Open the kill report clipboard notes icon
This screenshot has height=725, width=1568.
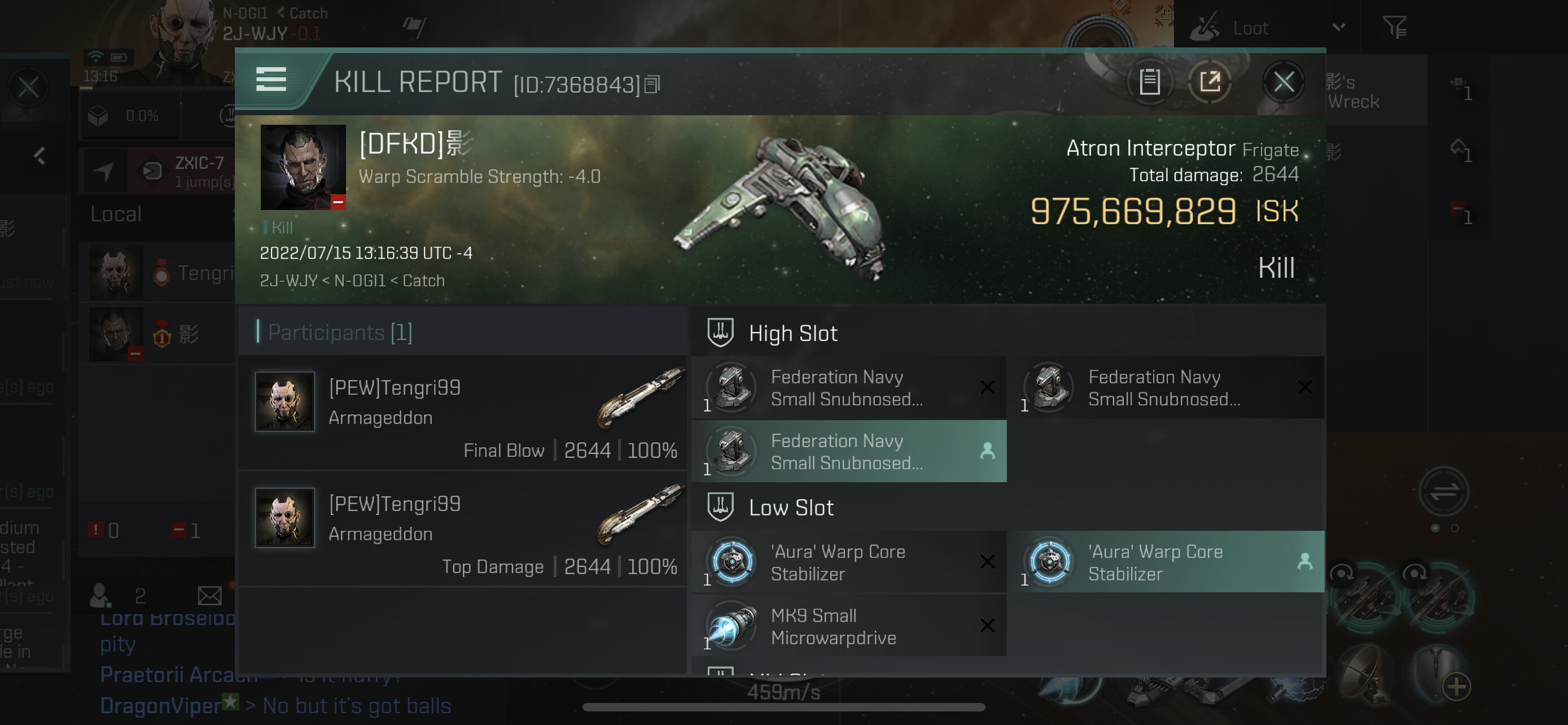coord(1149,81)
